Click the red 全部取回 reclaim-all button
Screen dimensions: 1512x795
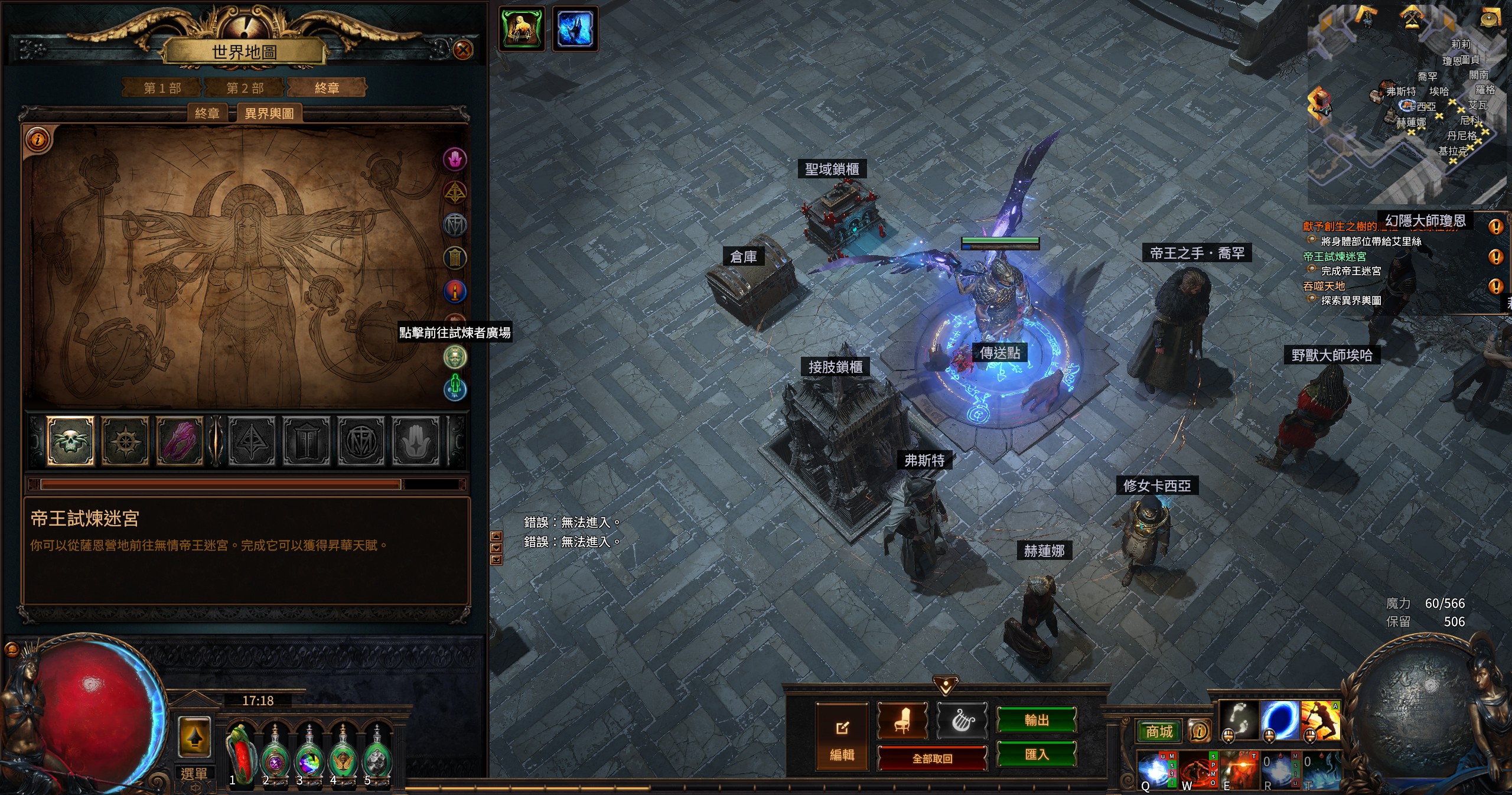[x=932, y=758]
